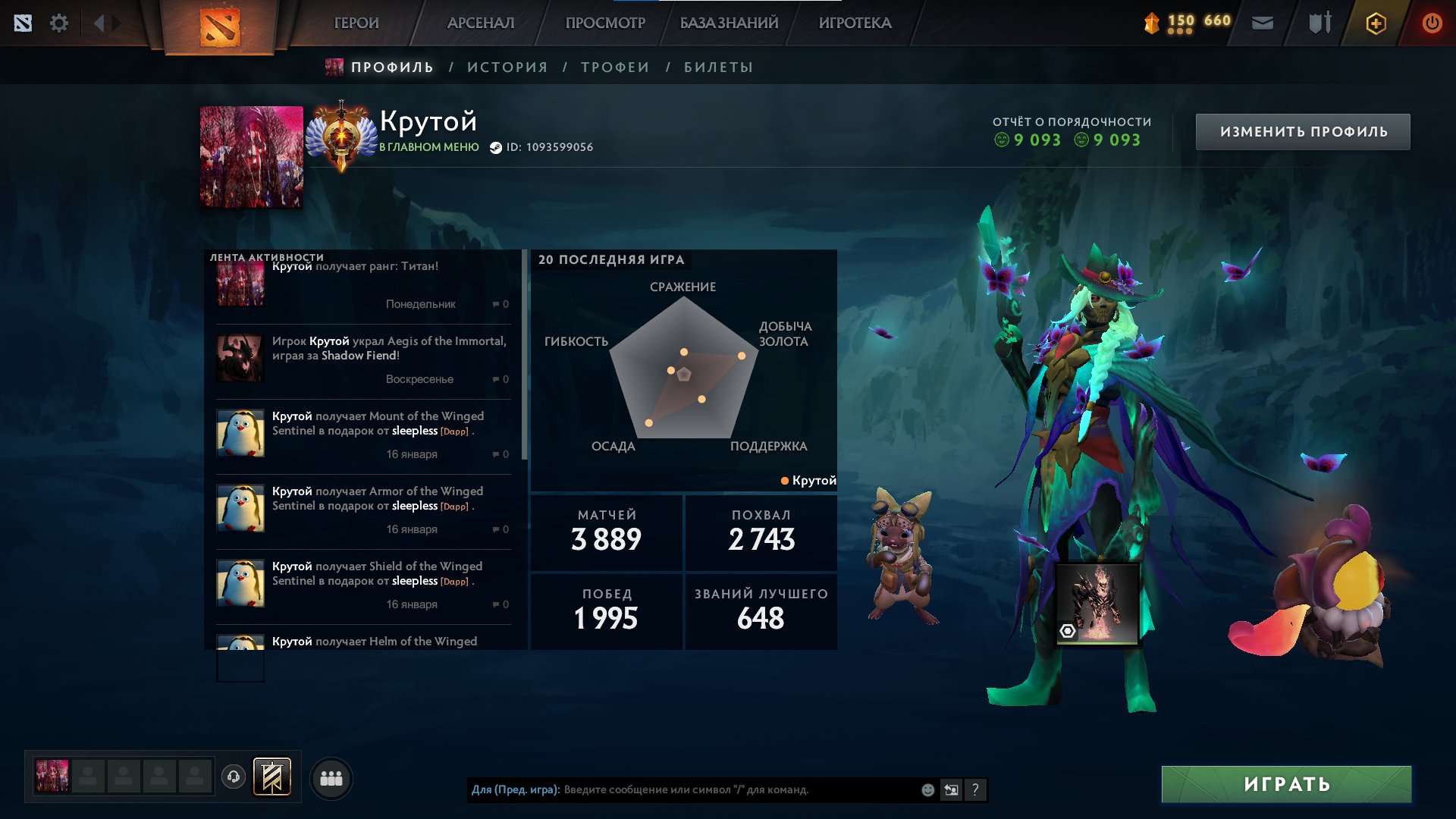Go to the АРСЕНАЛ section

(481, 23)
